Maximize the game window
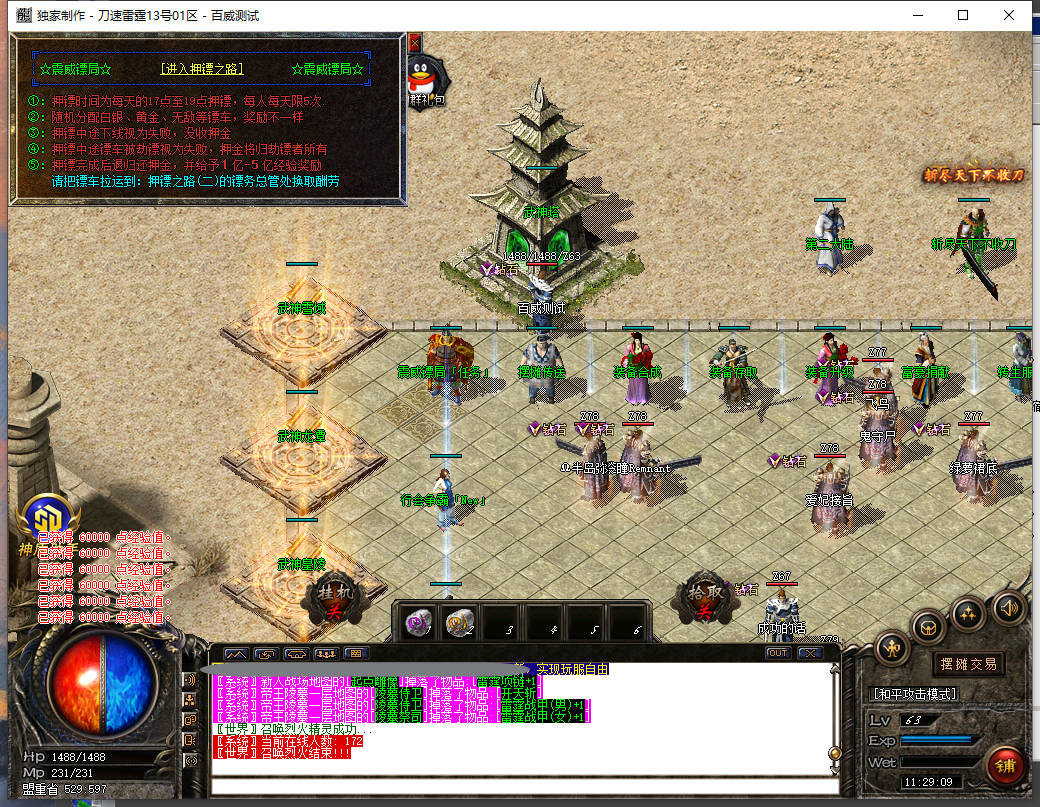 click(963, 15)
